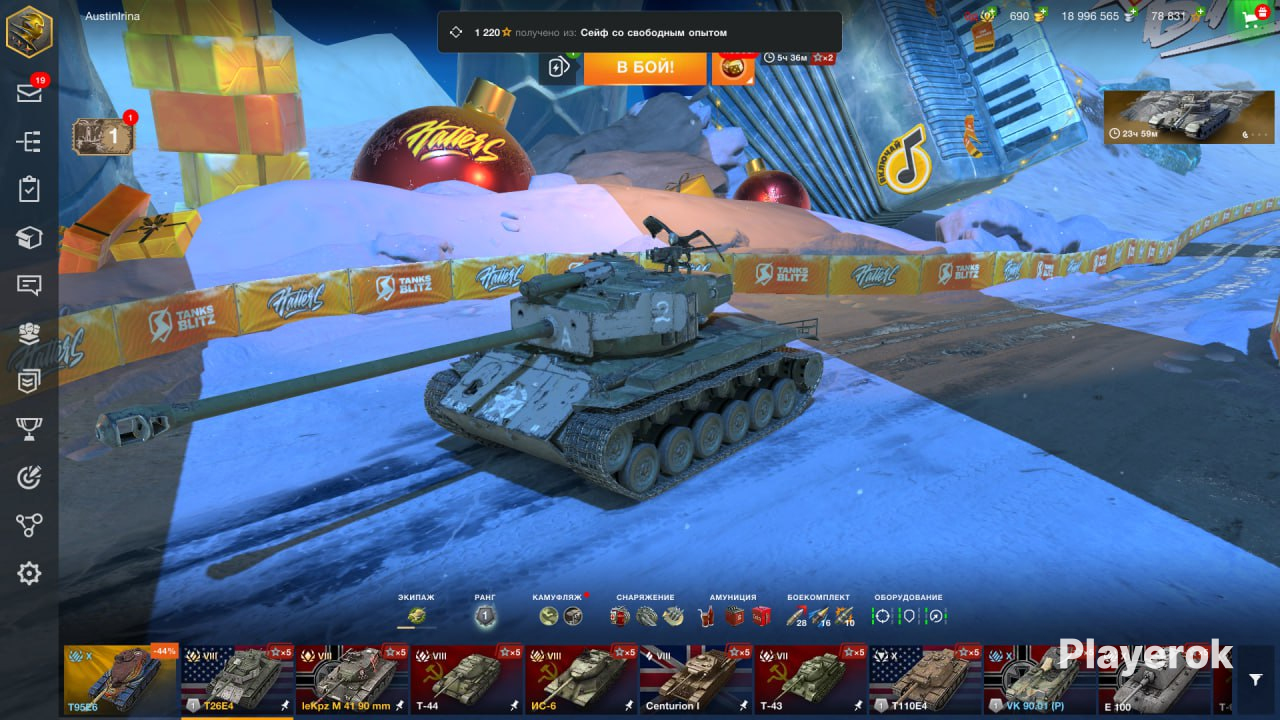
Task: Open the tank carousel filter
Action: [1256, 679]
